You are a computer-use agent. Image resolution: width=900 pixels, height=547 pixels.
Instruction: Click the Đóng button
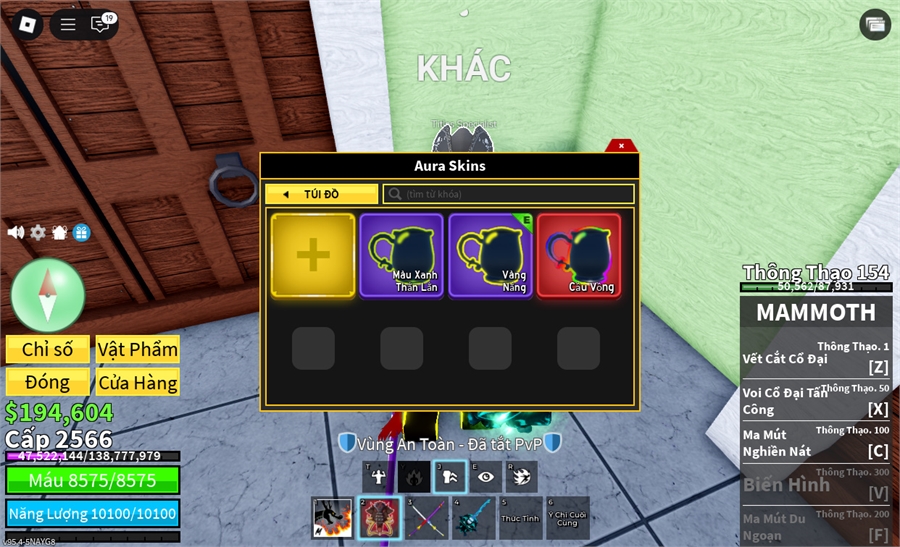click(48, 382)
